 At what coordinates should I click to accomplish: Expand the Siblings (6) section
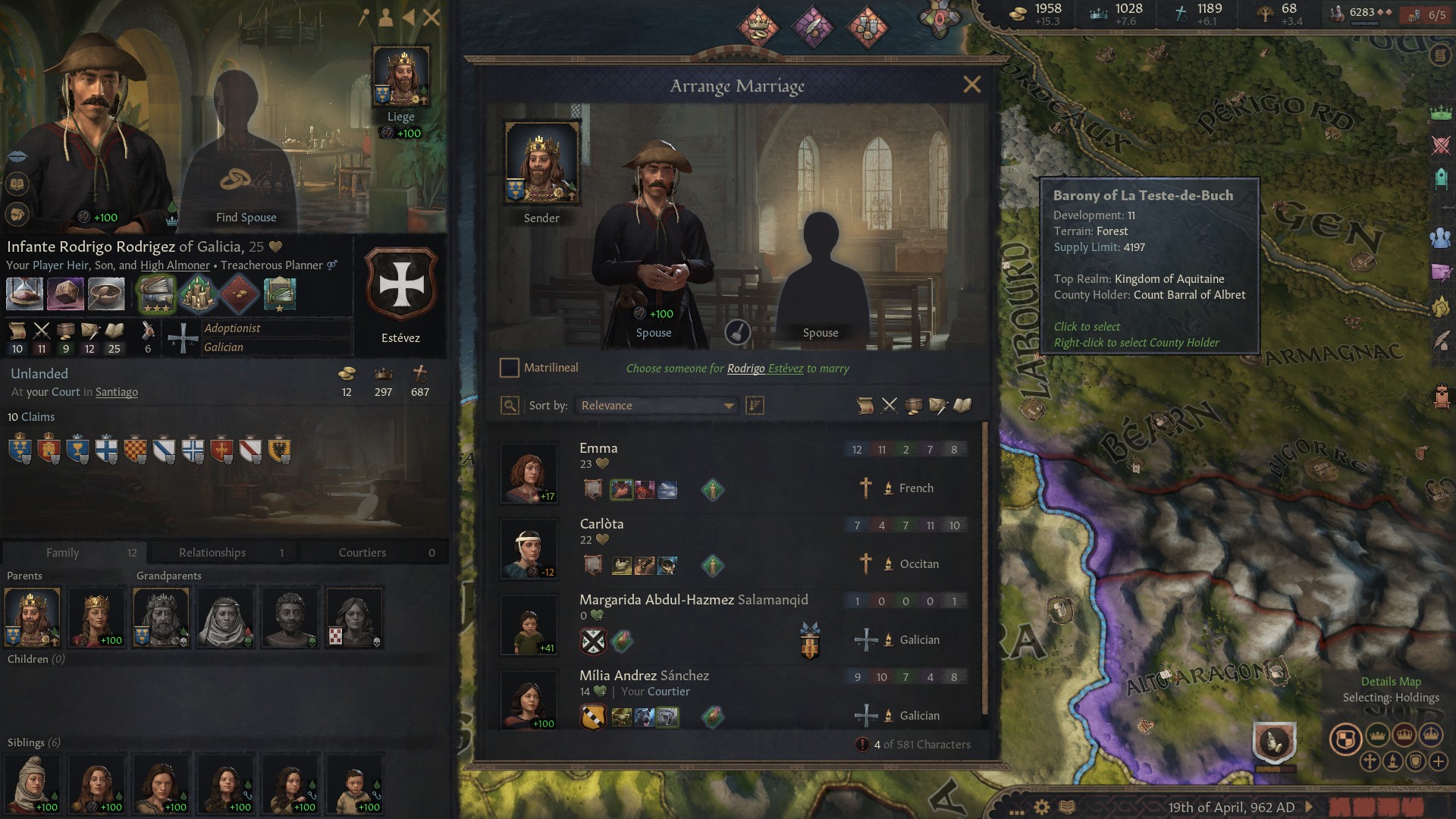[x=34, y=741]
